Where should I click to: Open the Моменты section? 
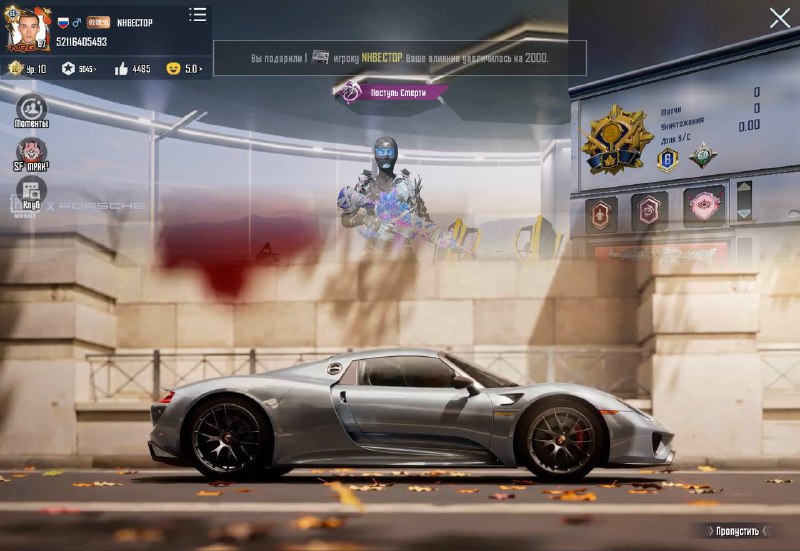(31, 111)
